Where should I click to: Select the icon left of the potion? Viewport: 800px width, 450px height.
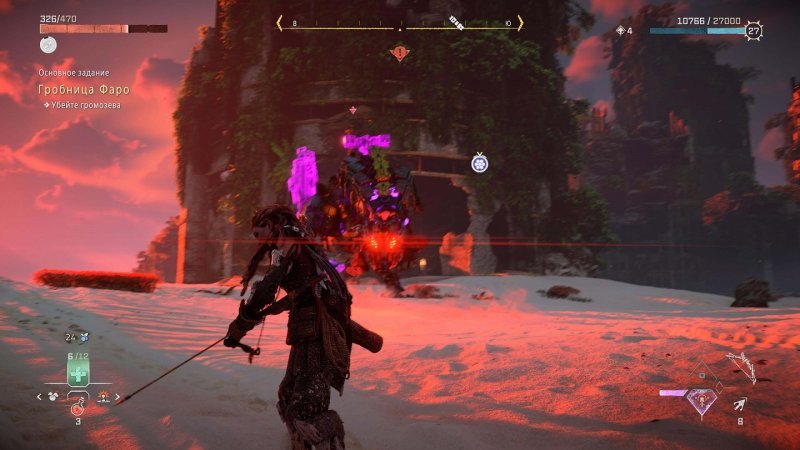53,396
